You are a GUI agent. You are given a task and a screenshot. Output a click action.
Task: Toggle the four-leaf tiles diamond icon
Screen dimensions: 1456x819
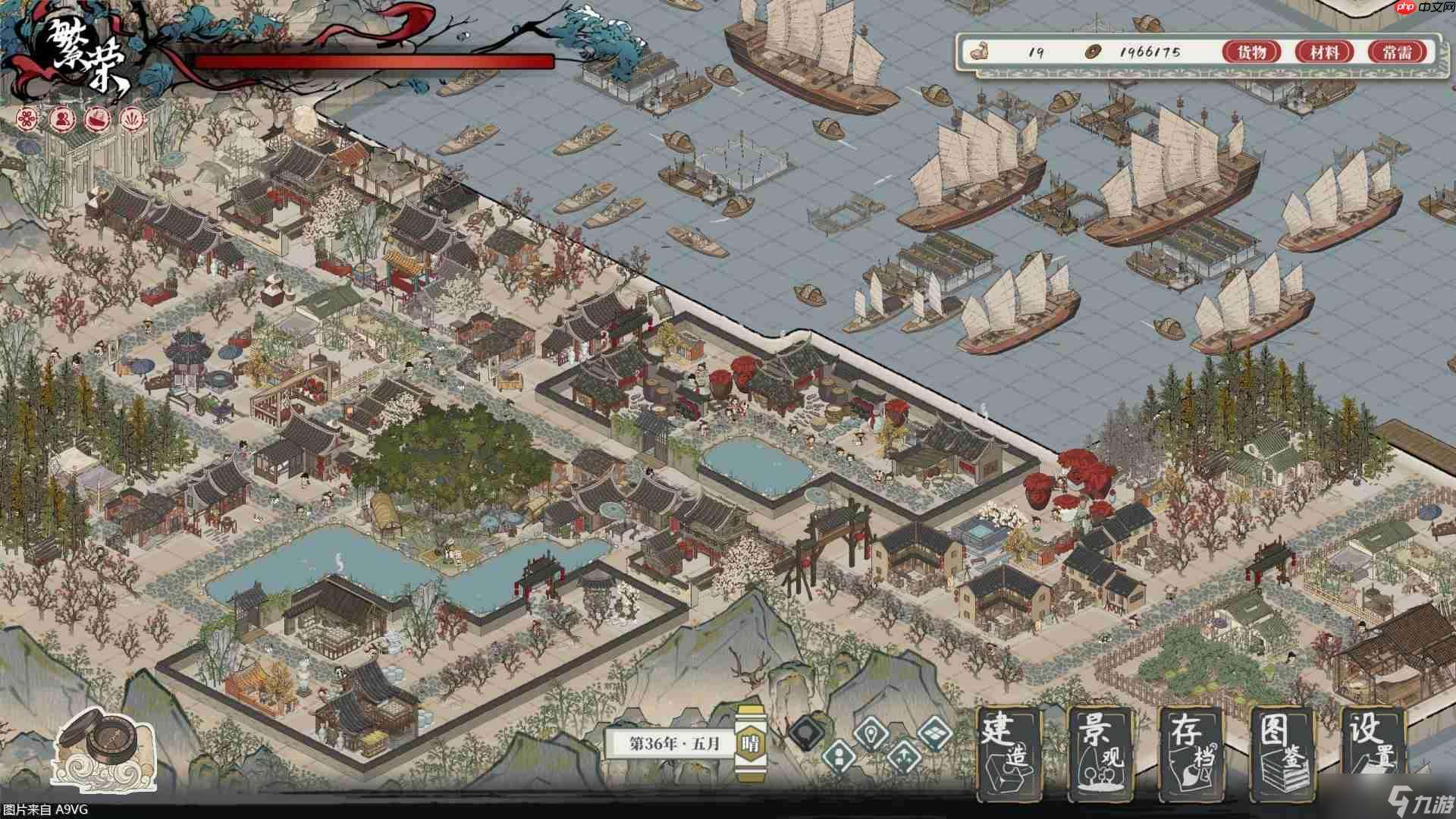pyautogui.click(x=934, y=733)
